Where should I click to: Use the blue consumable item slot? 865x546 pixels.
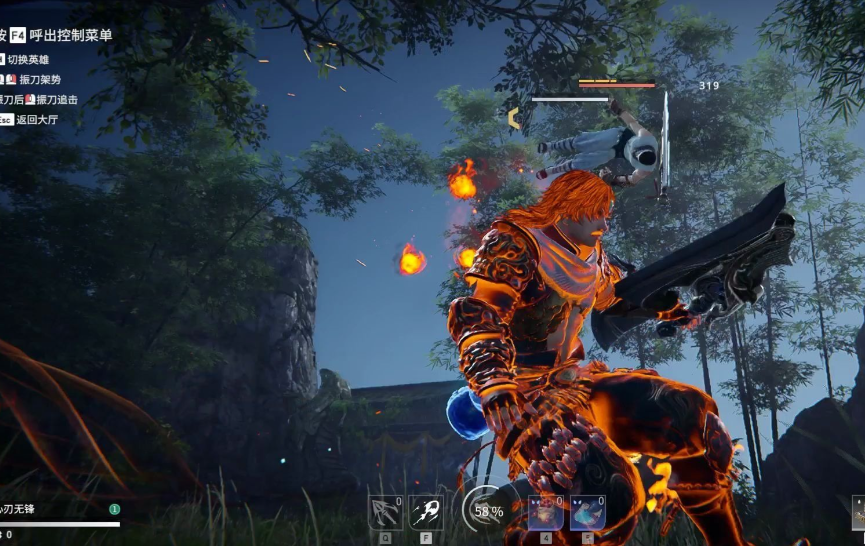587,512
